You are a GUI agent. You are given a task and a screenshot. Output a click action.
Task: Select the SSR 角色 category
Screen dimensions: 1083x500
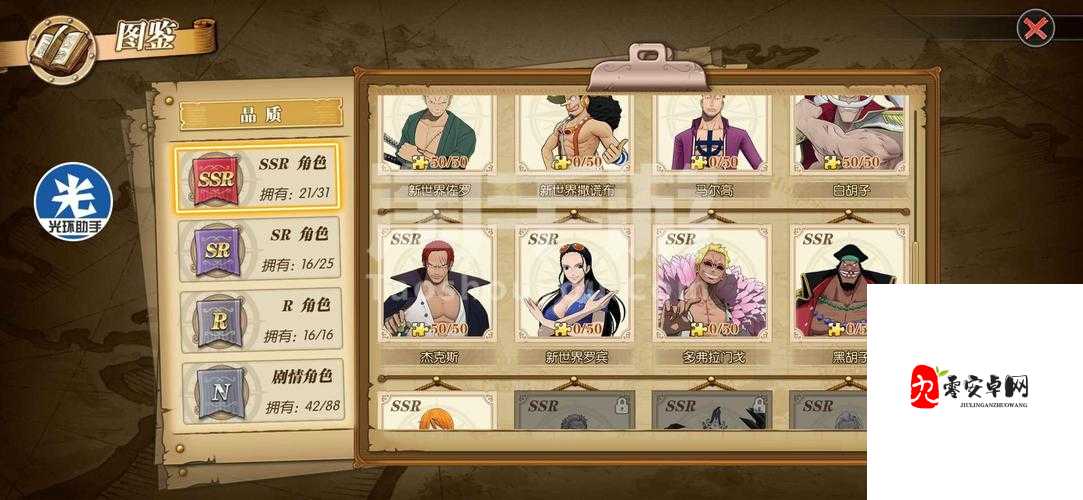(258, 176)
